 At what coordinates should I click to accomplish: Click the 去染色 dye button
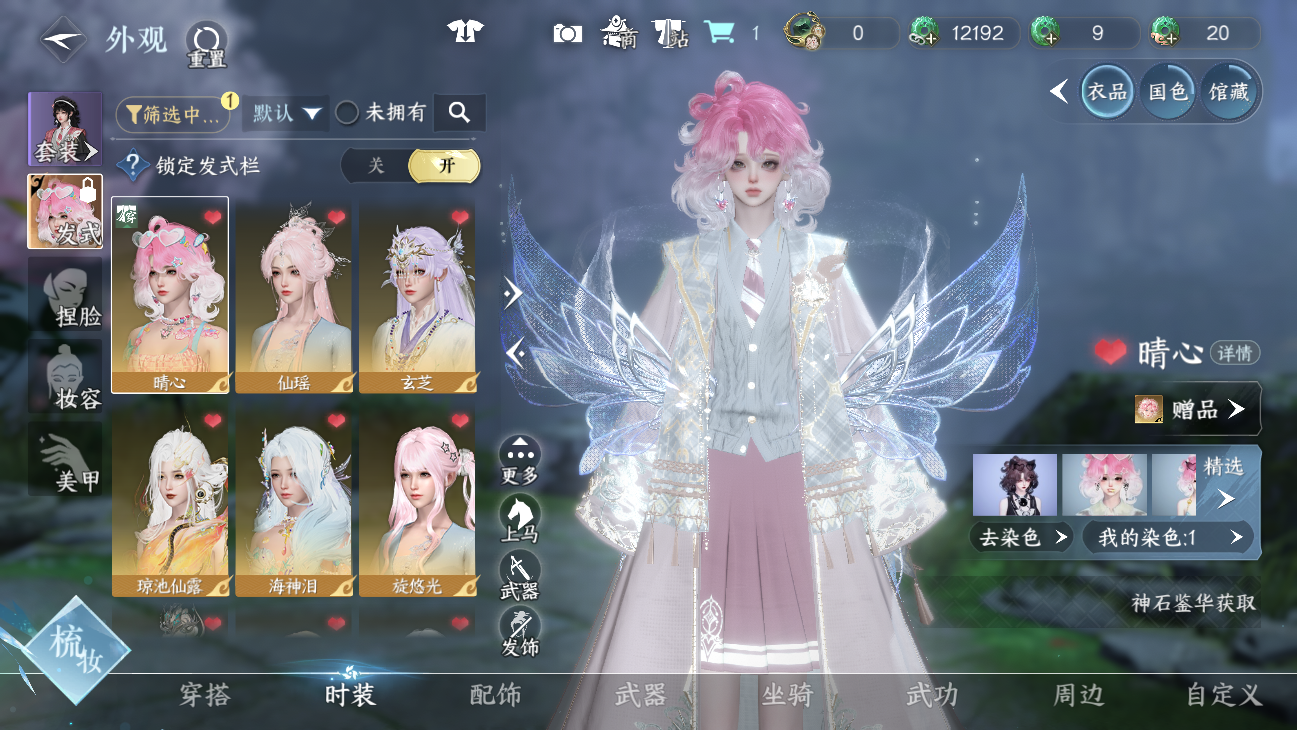pyautogui.click(x=1020, y=538)
